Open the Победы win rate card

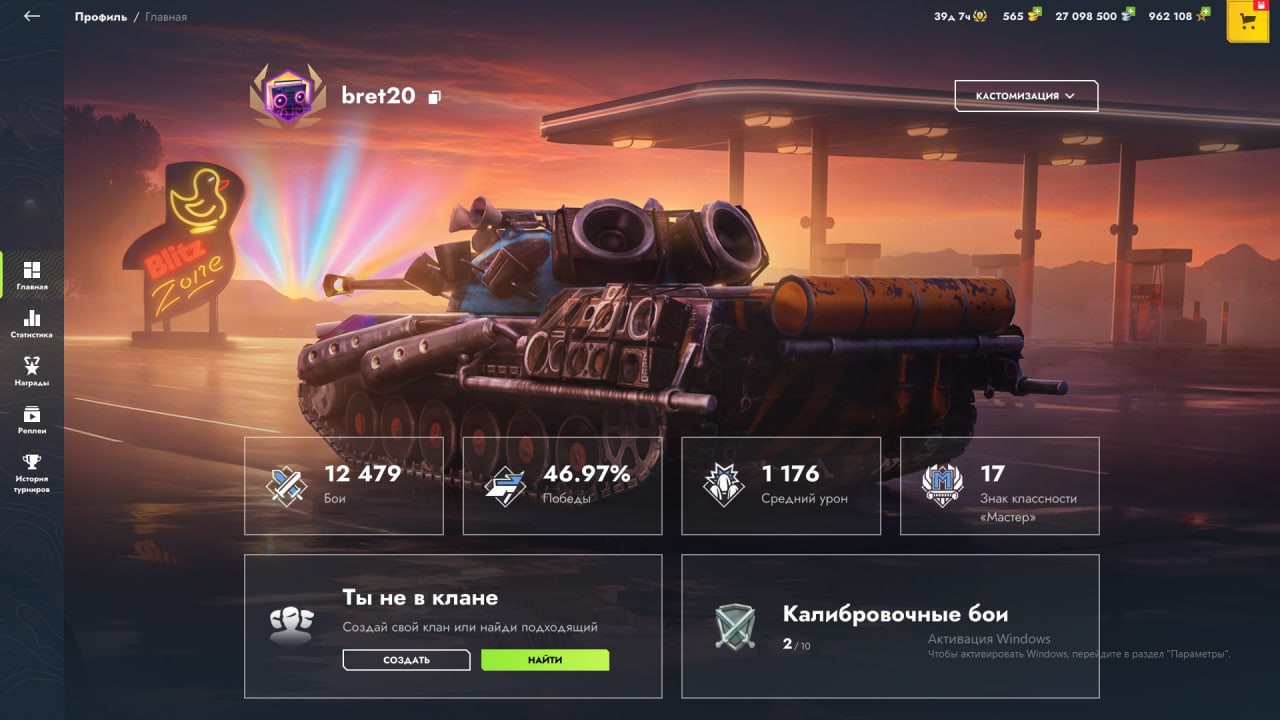tap(562, 486)
